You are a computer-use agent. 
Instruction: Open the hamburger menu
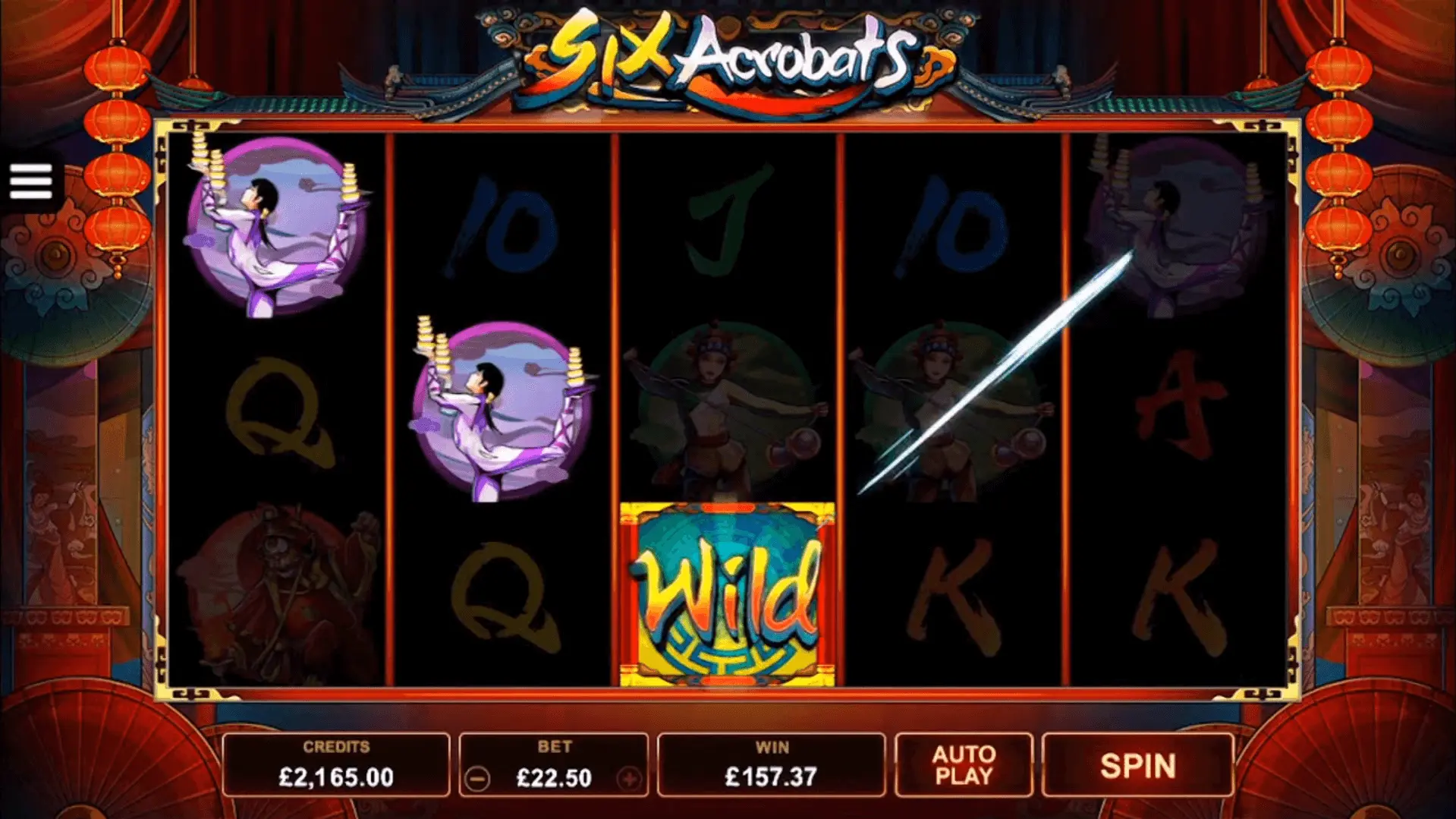(31, 182)
